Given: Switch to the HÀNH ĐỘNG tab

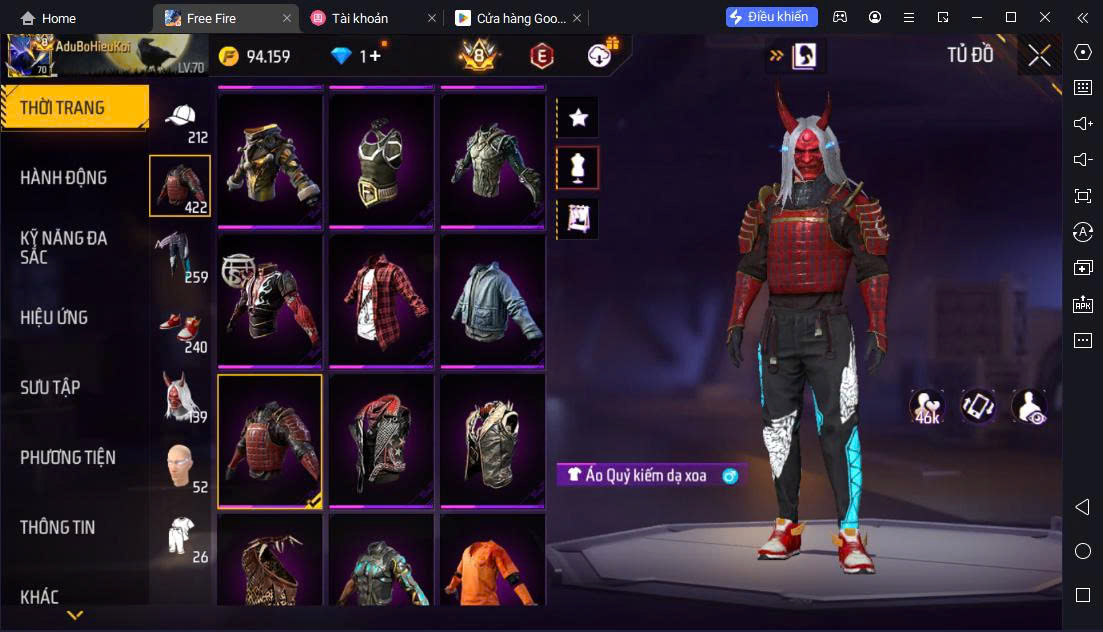Looking at the screenshot, I should point(64,178).
